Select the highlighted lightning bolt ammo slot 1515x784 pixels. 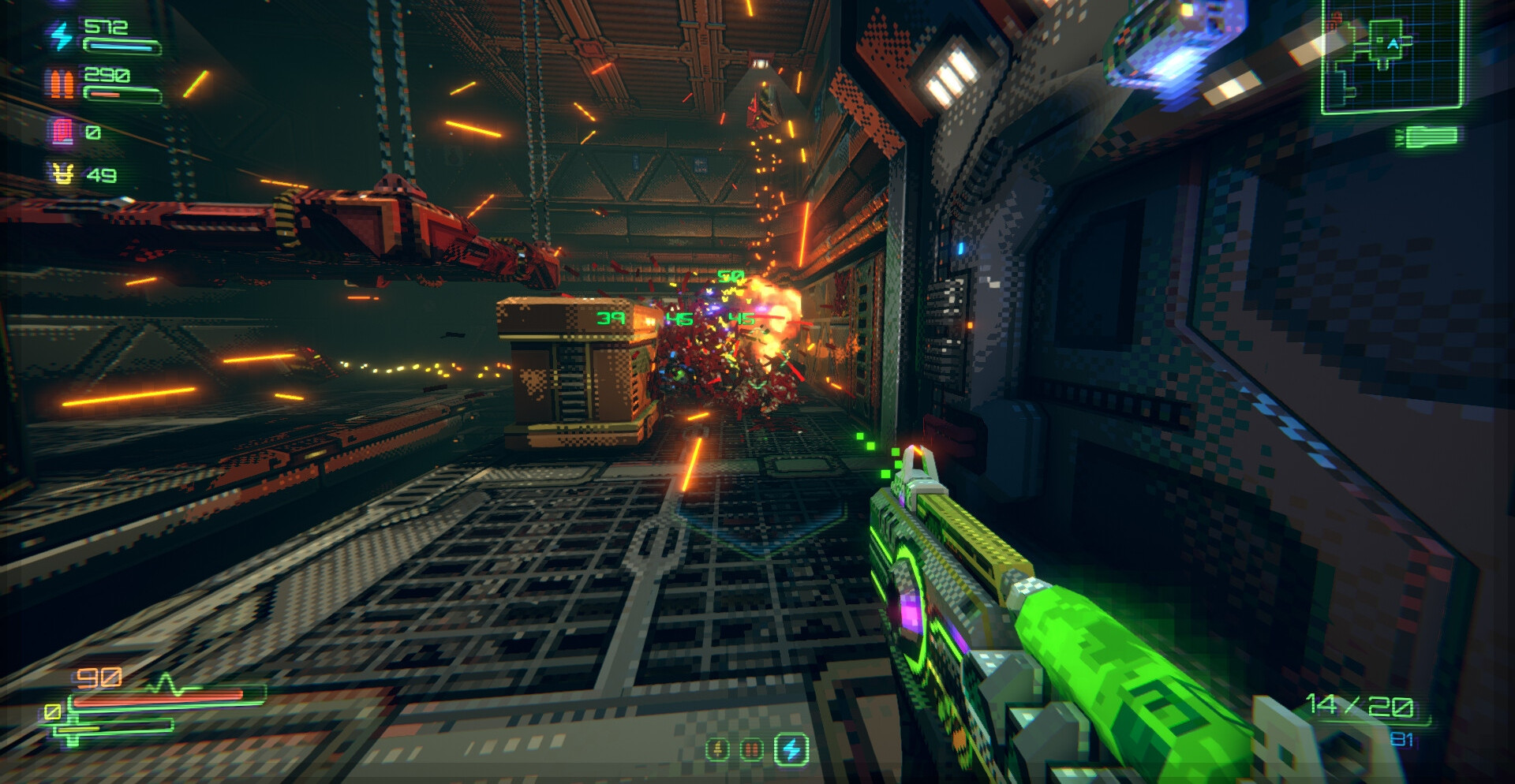tap(791, 749)
